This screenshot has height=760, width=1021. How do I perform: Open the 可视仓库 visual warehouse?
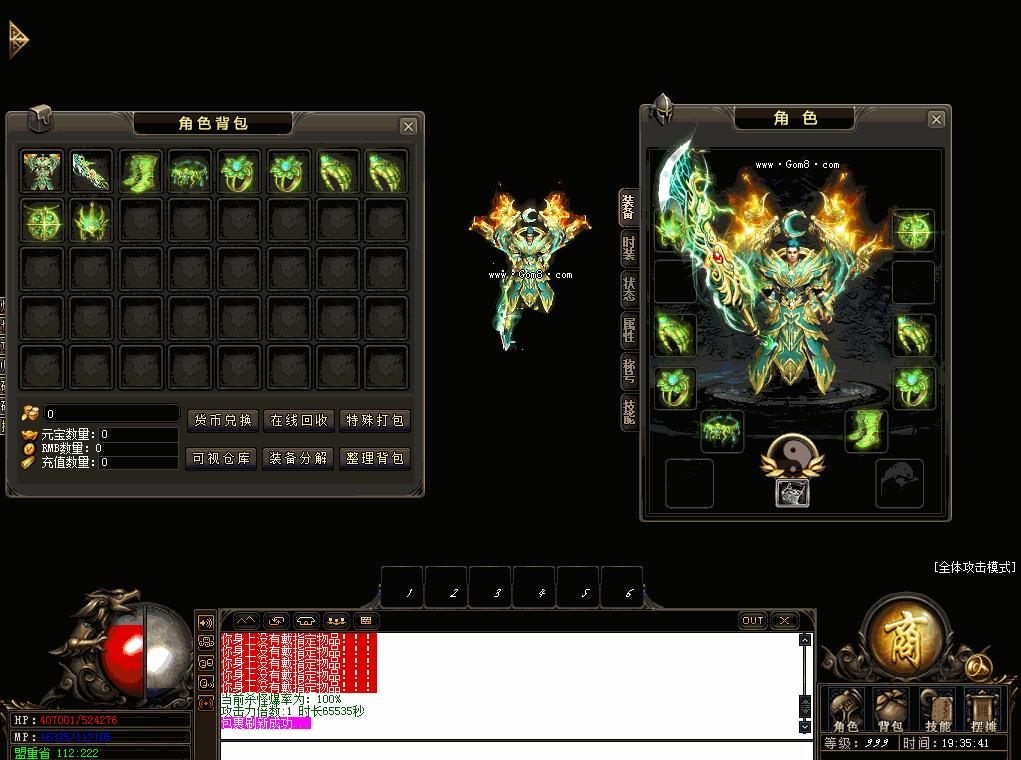(x=223, y=459)
